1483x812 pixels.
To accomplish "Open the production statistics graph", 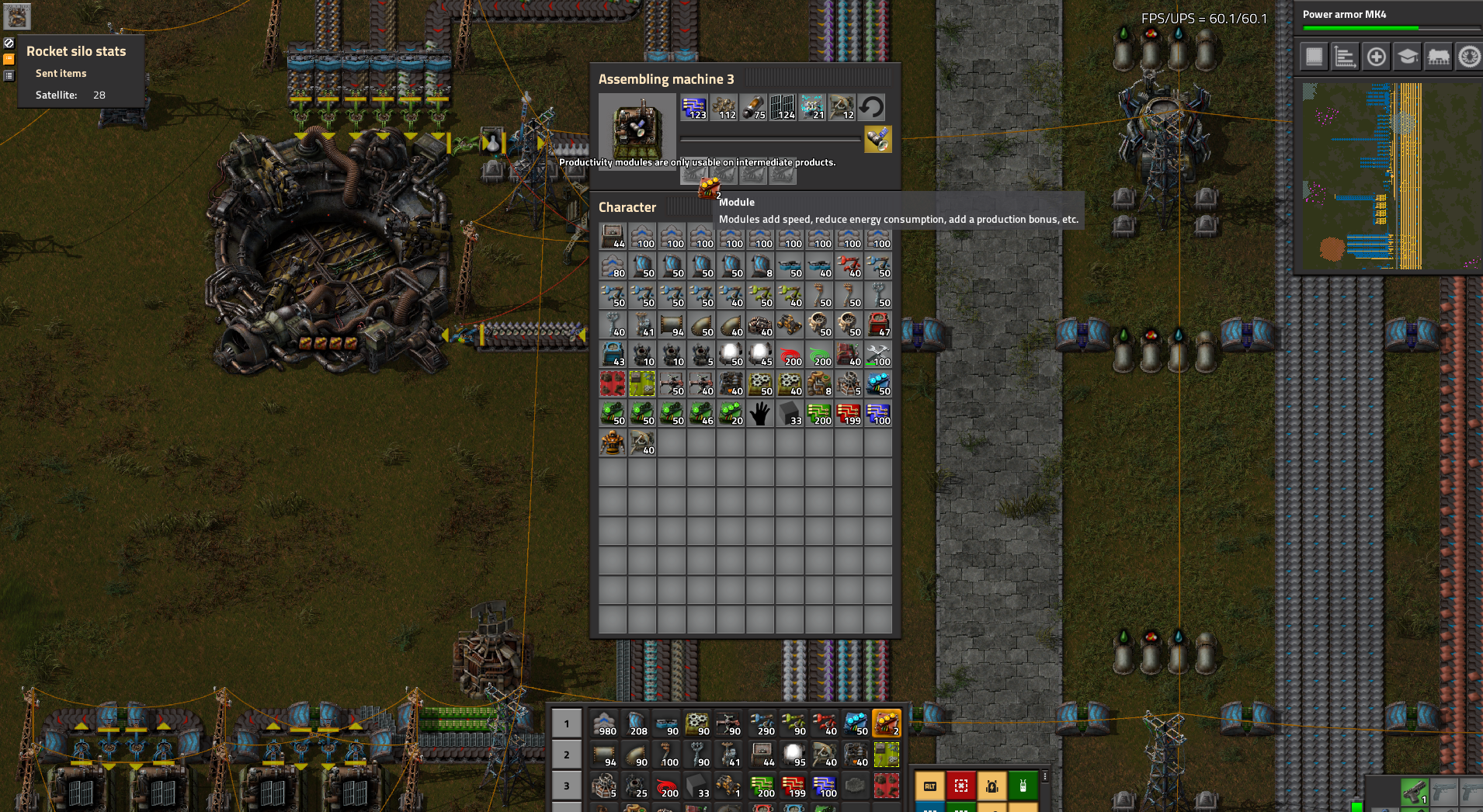I will point(1346,57).
